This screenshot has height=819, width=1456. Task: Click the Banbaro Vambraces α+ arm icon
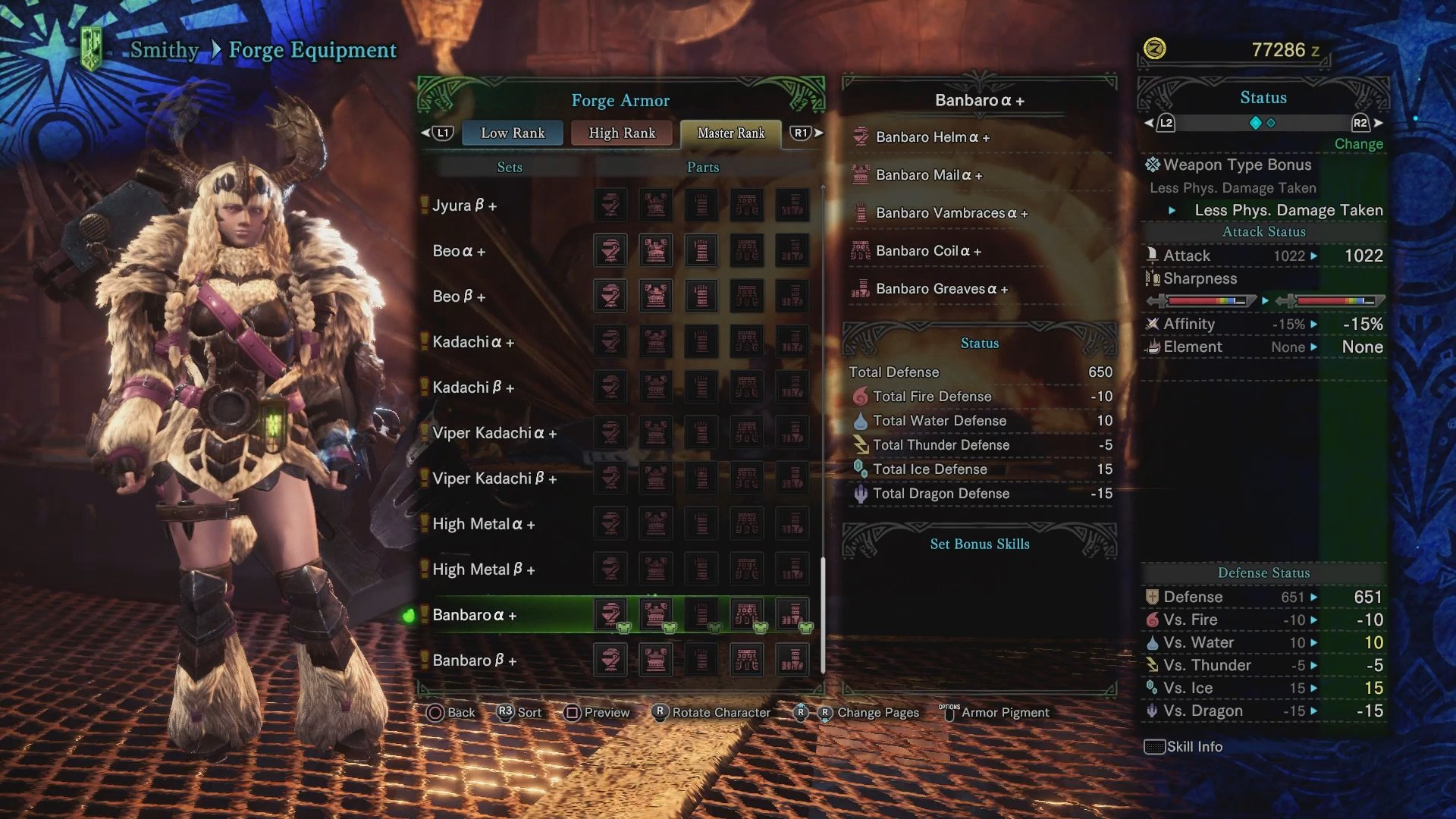coord(861,213)
